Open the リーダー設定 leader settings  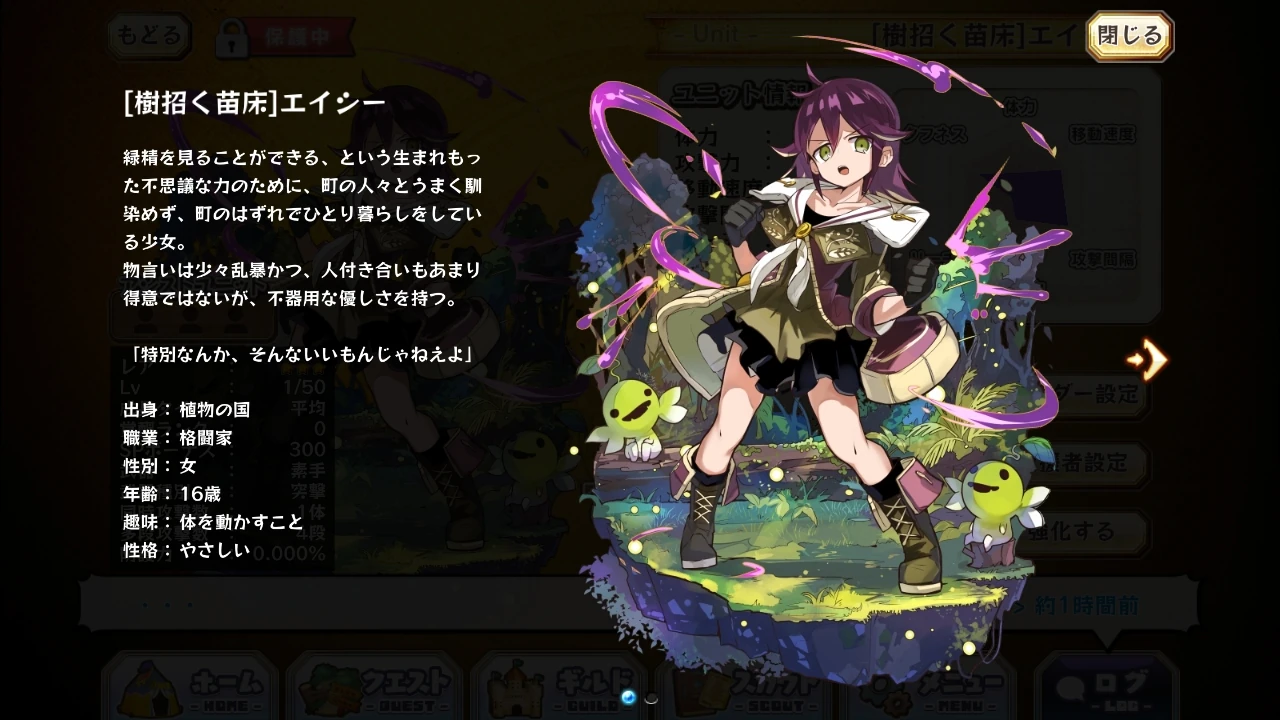(1095, 396)
